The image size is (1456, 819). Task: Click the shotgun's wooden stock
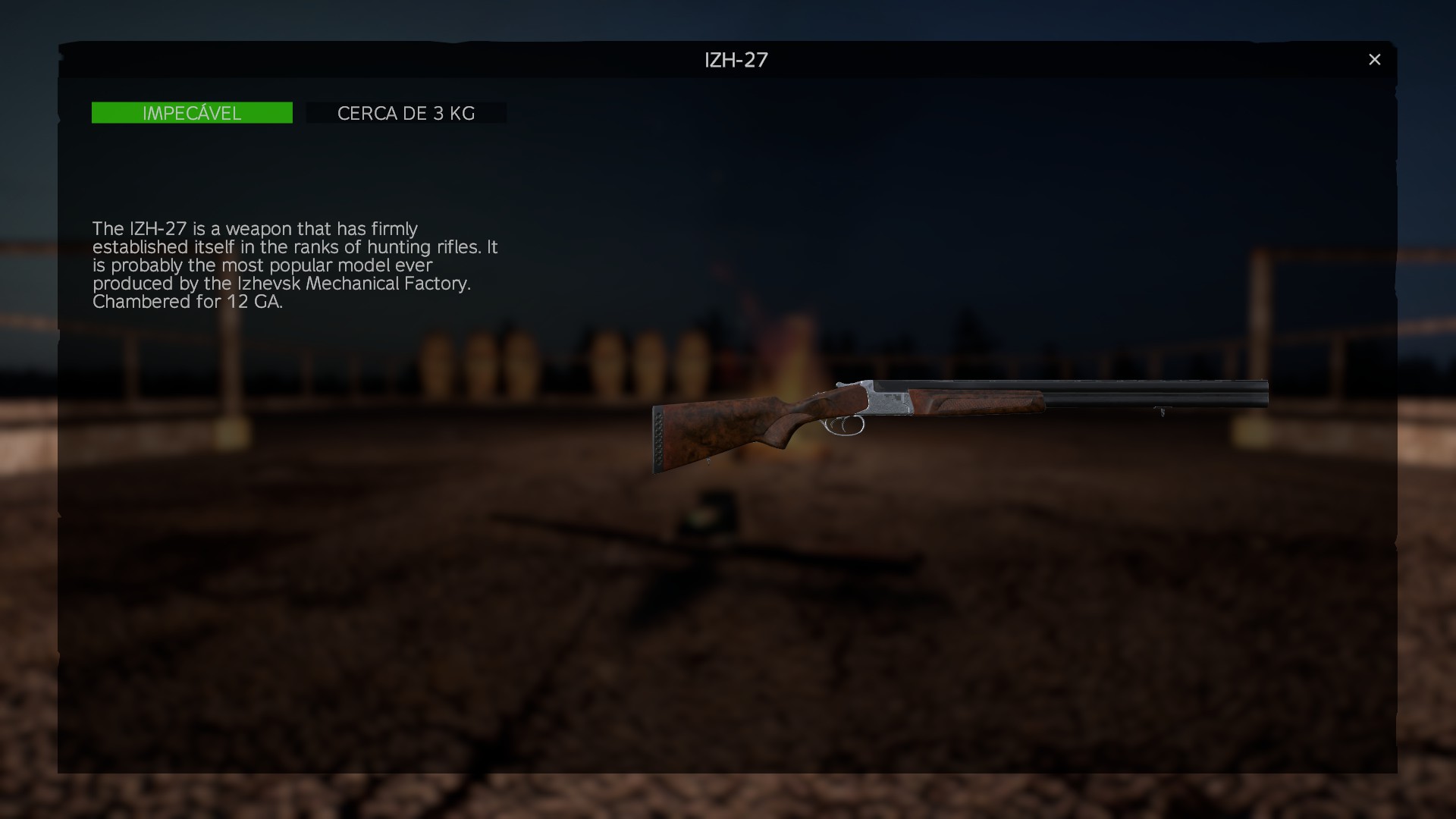point(720,432)
